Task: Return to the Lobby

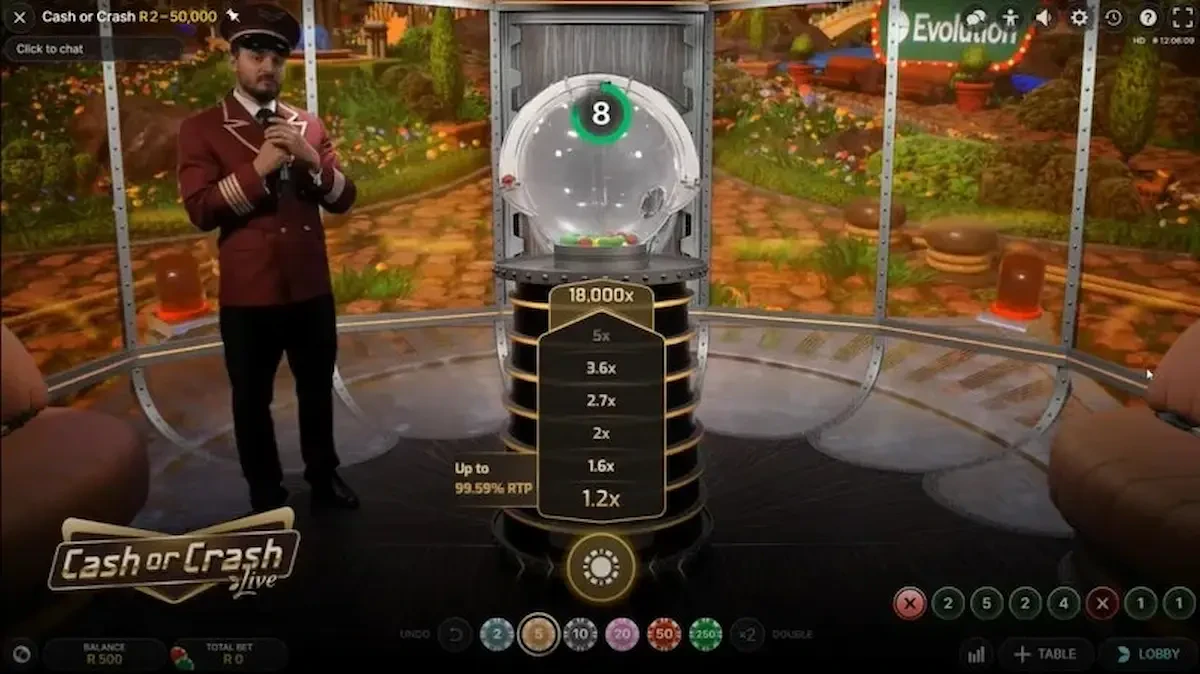Action: point(1148,654)
